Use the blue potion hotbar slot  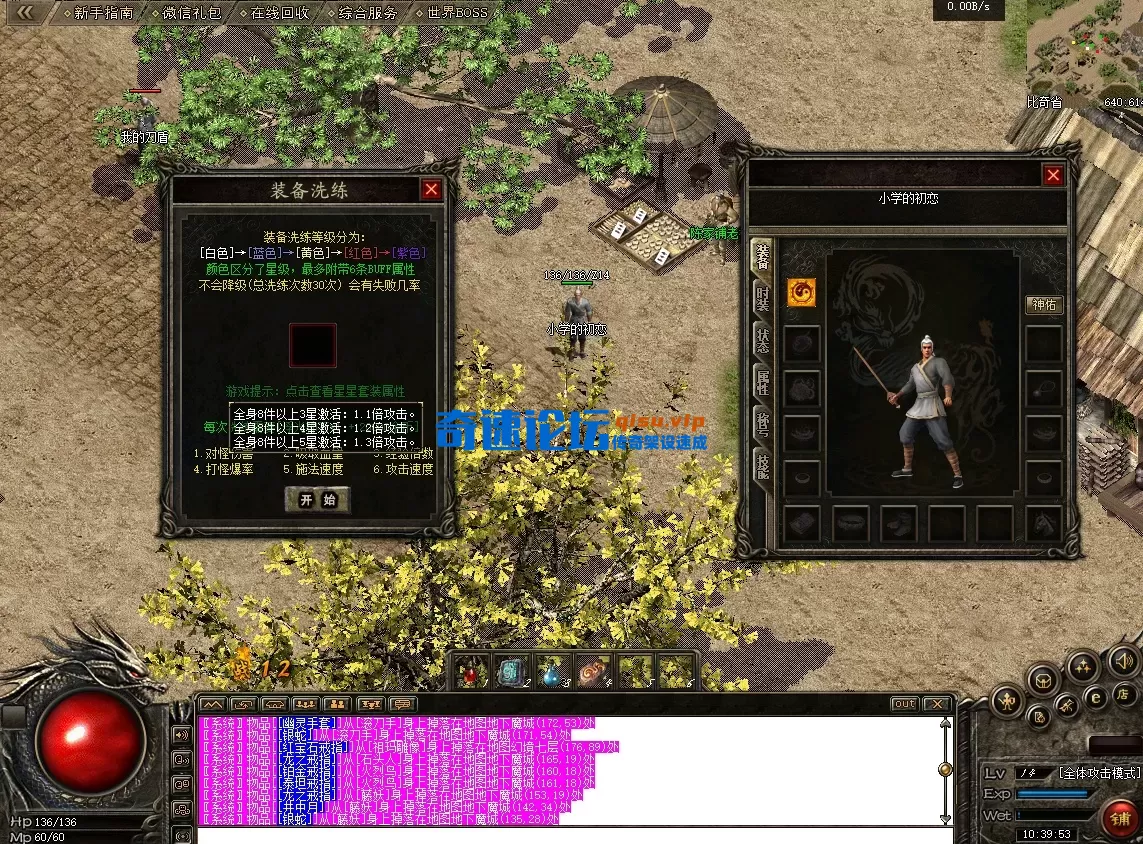pyautogui.click(x=552, y=673)
